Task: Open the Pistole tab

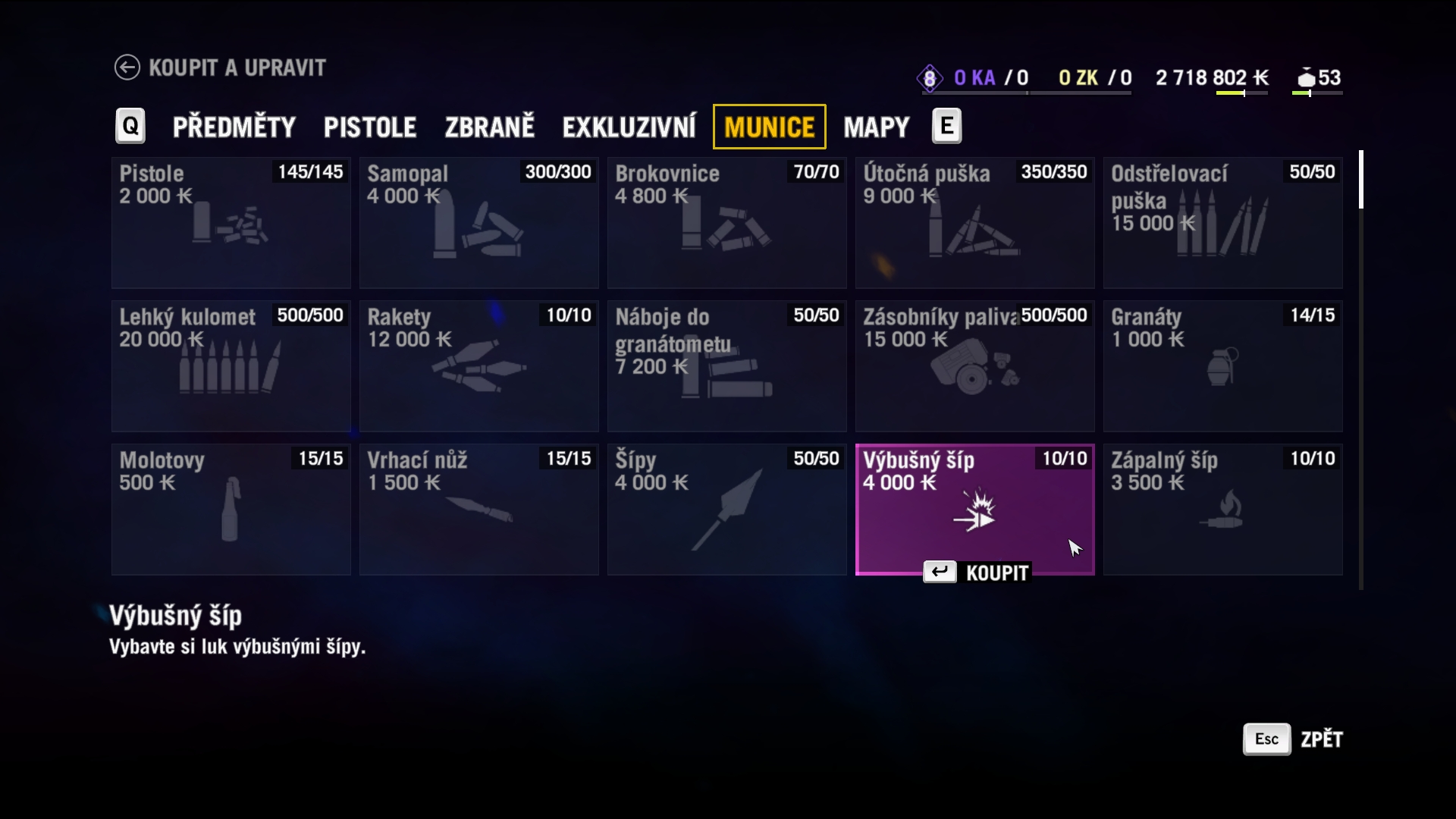Action: click(370, 127)
